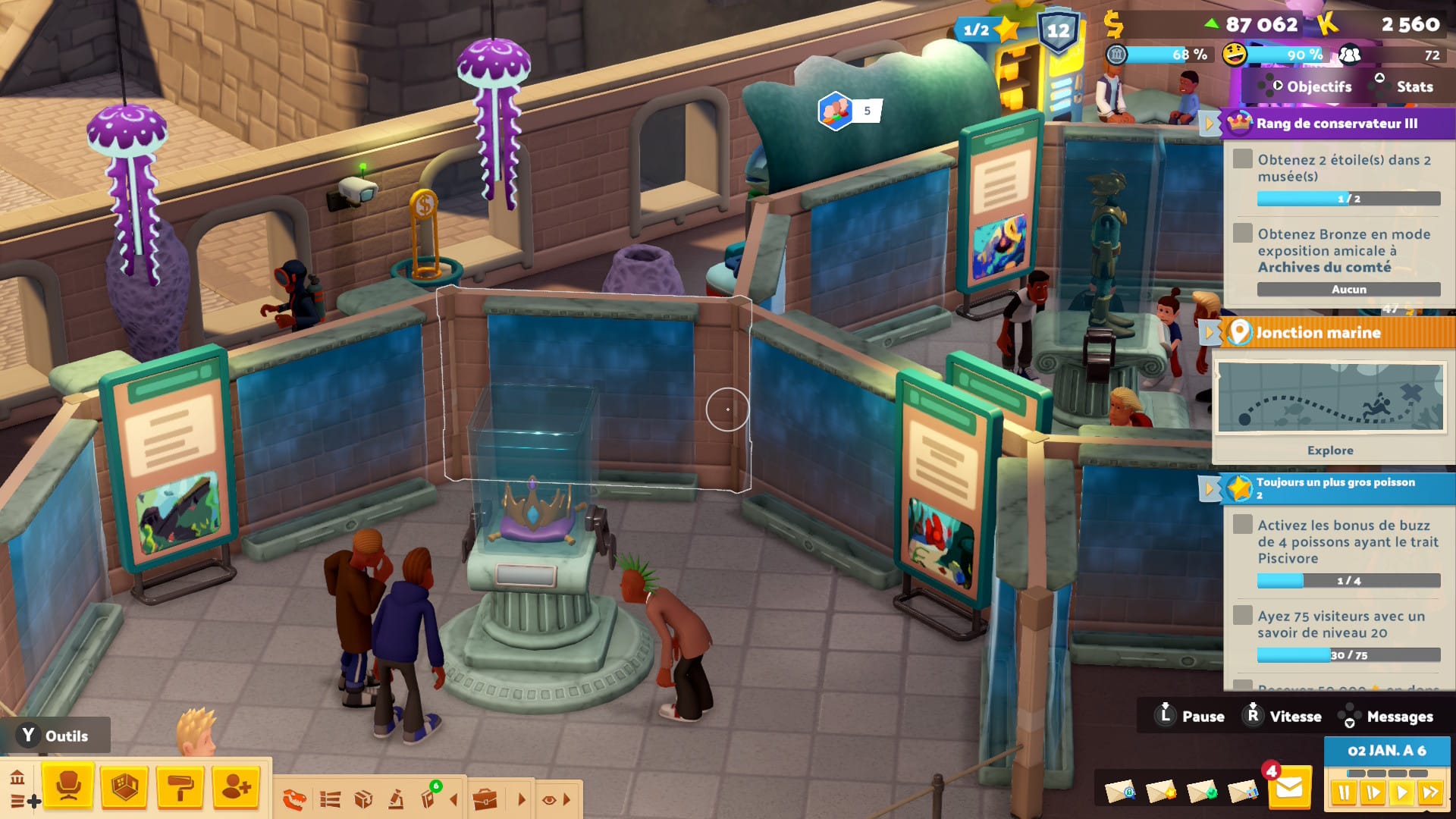
Task: Set game speed to normal play
Action: [1401, 793]
